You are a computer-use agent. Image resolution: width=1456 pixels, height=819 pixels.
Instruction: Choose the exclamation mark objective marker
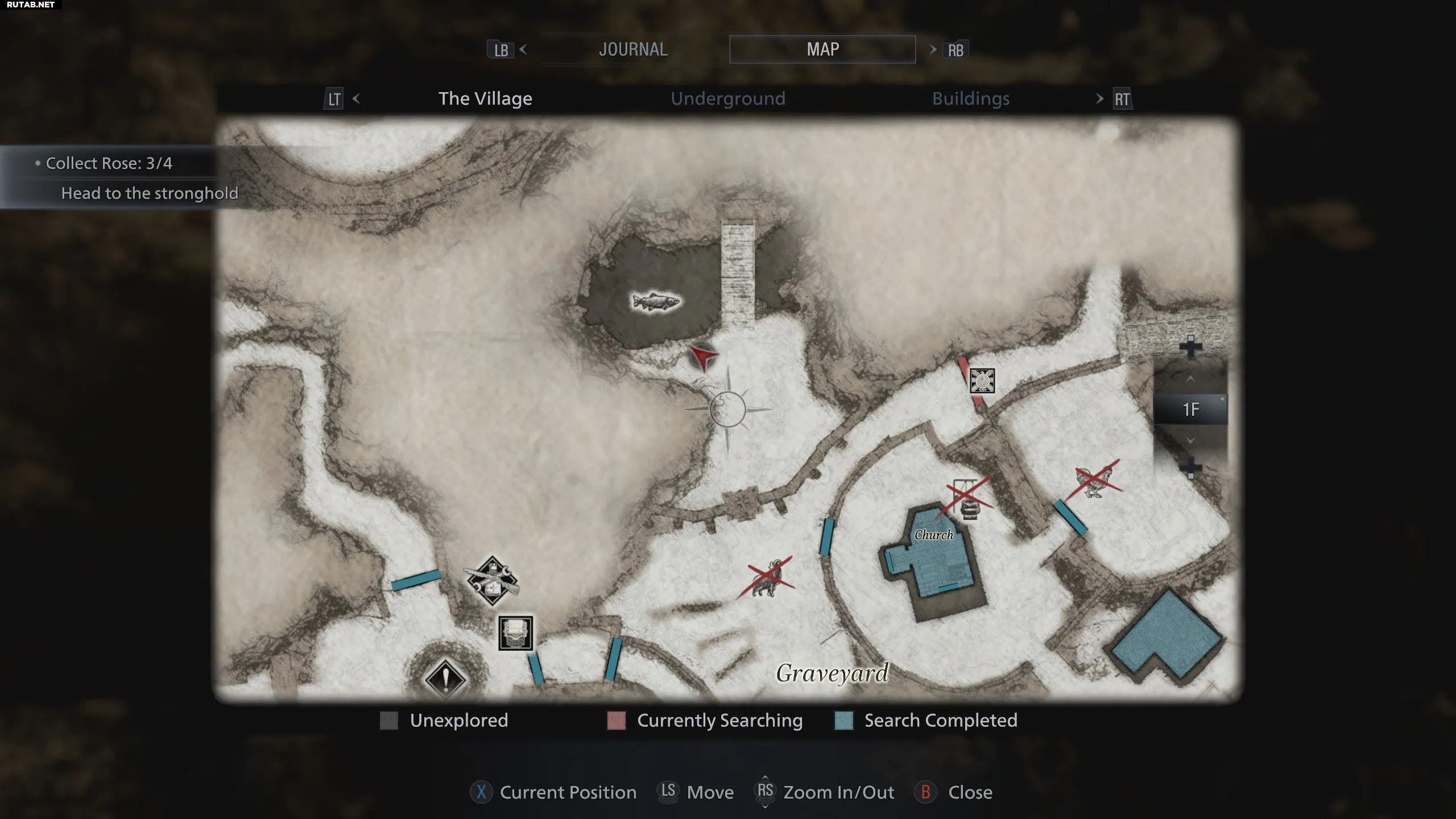[445, 679]
